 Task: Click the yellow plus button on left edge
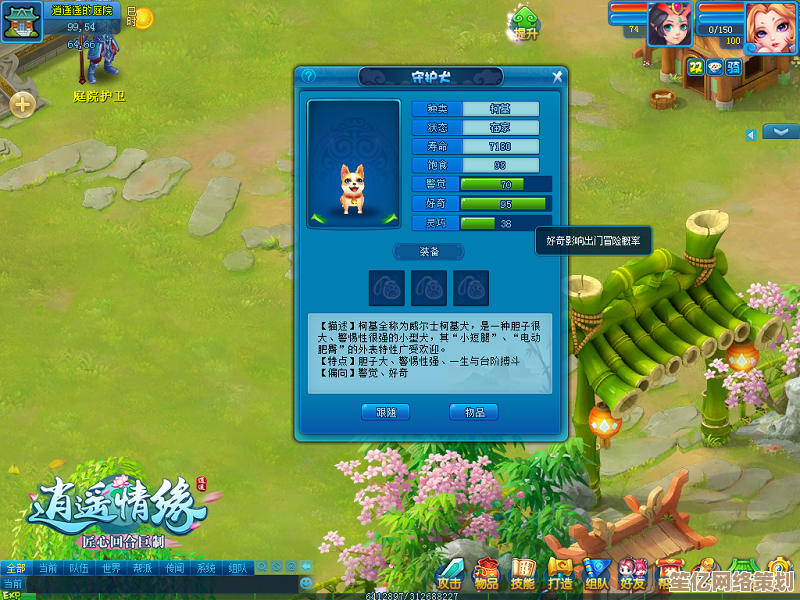22,102
